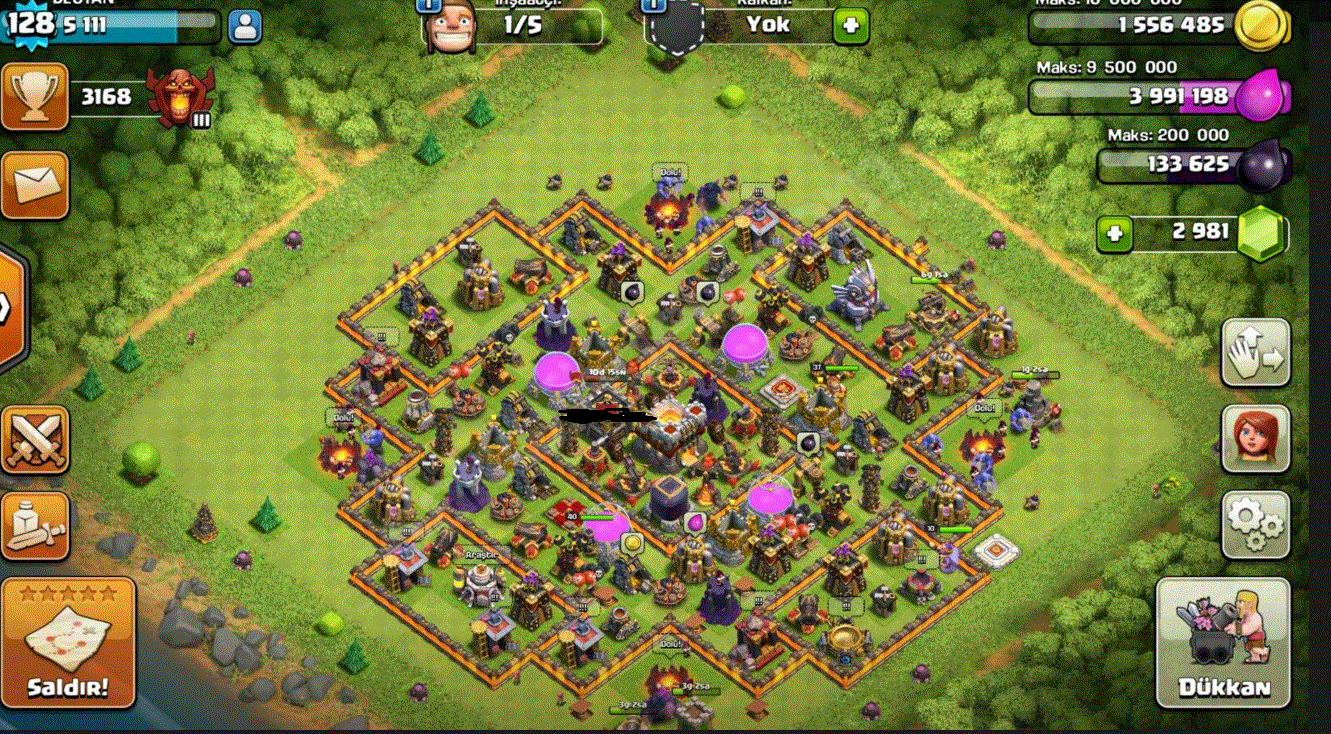The height and width of the screenshot is (734, 1331).
Task: Click the red-haired villager icon
Action: pos(1256,438)
